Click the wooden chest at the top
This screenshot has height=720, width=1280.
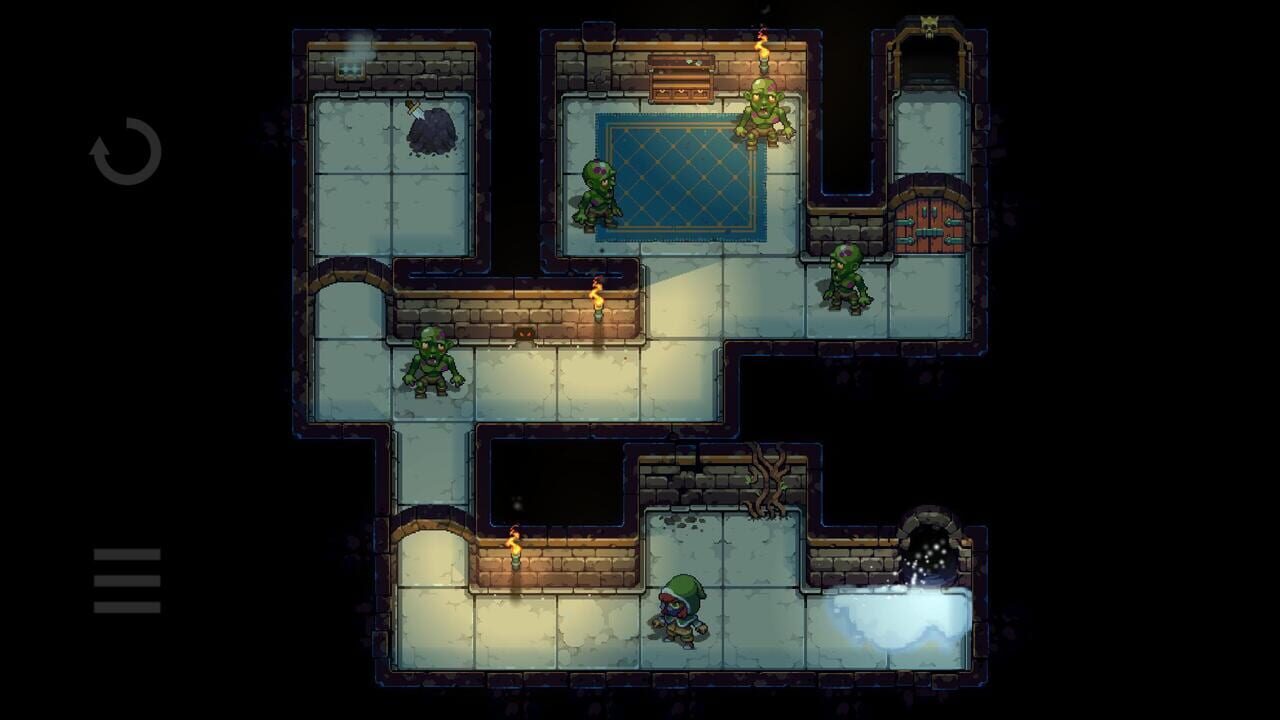click(x=682, y=78)
